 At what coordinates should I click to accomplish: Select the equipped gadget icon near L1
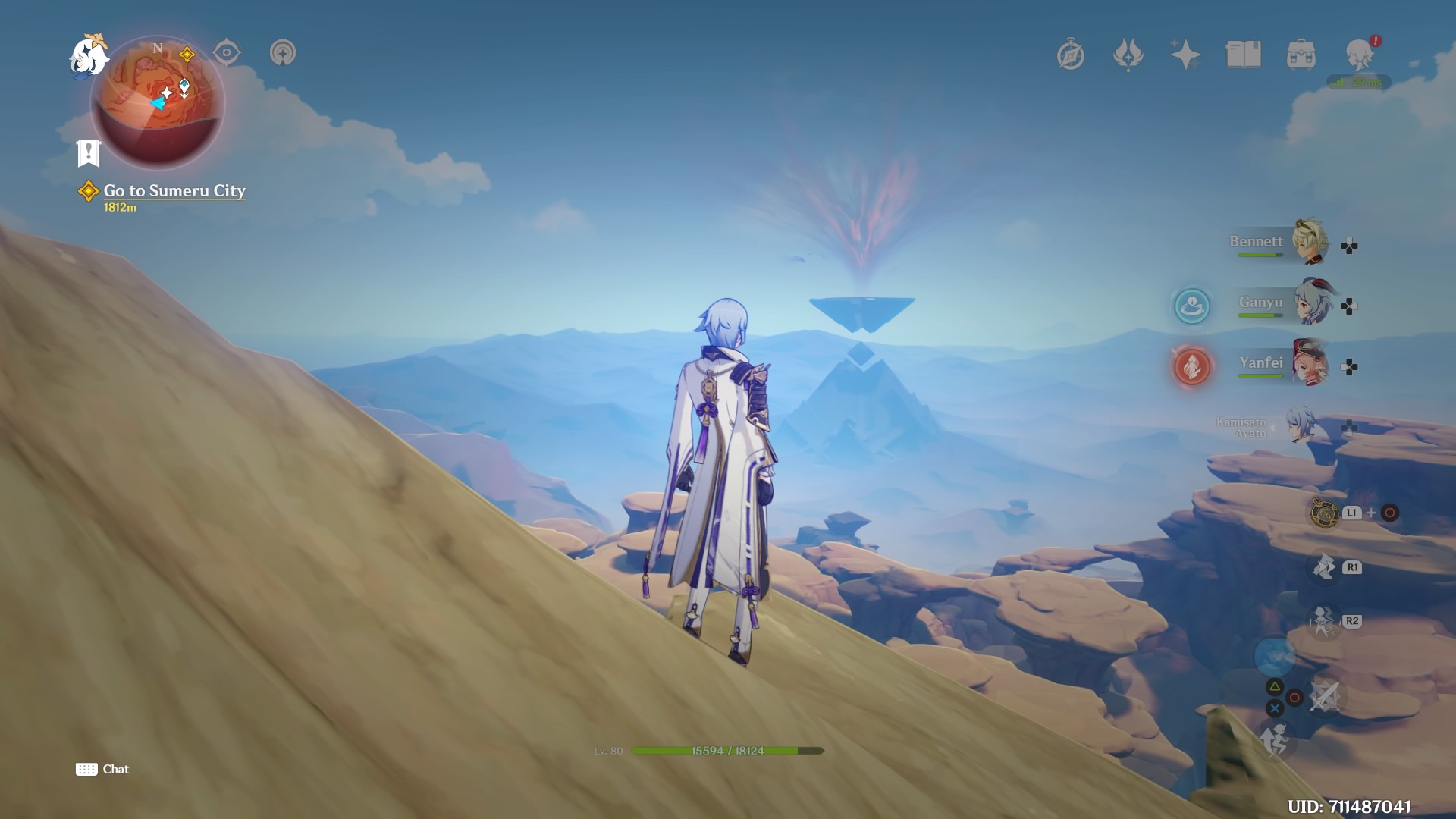1324,512
